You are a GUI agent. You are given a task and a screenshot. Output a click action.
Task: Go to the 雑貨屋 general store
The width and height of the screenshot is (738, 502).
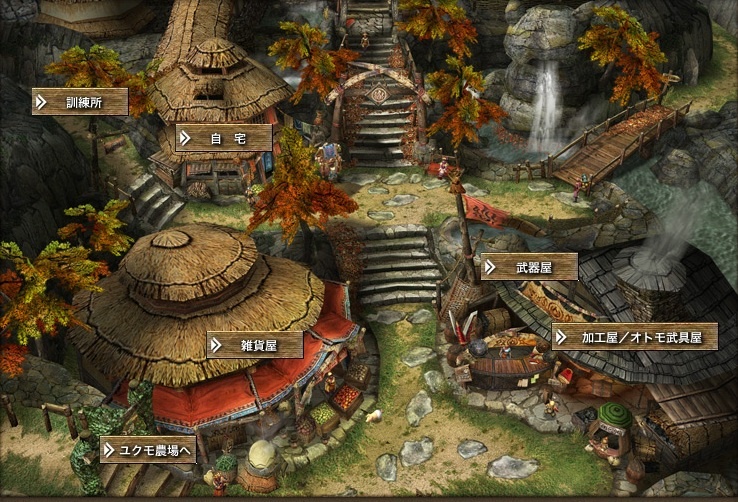tap(255, 345)
